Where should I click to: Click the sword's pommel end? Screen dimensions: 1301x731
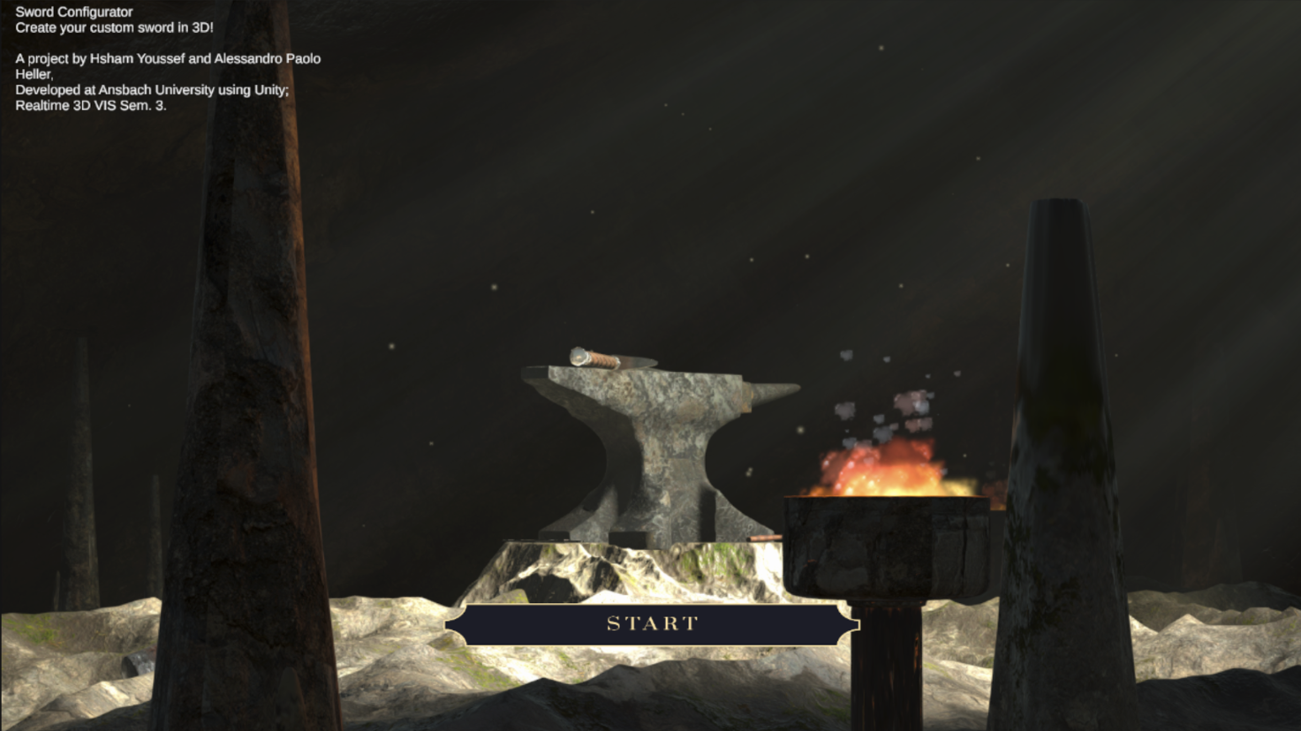tap(578, 356)
